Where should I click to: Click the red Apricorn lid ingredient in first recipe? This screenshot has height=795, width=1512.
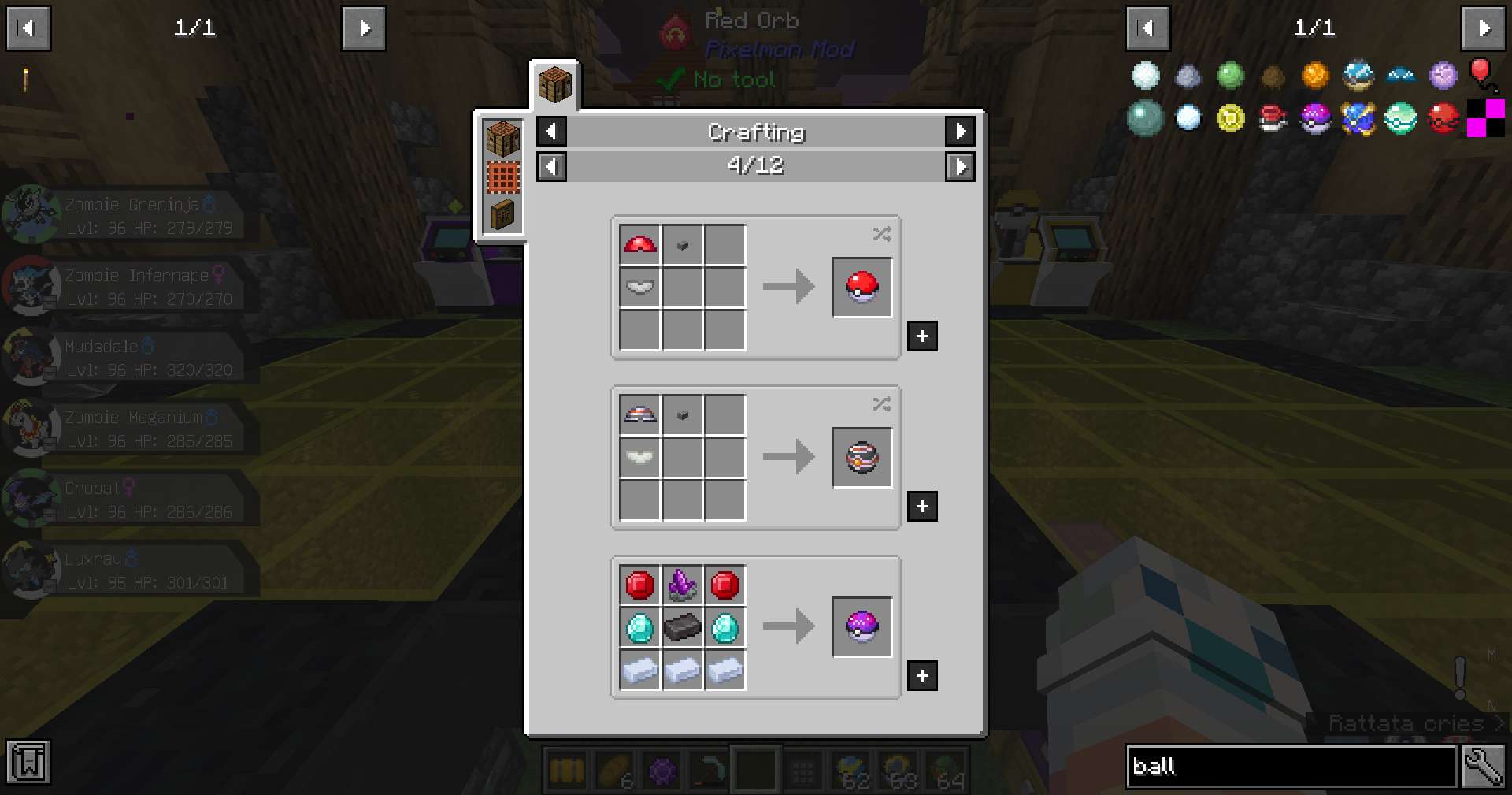(x=639, y=244)
